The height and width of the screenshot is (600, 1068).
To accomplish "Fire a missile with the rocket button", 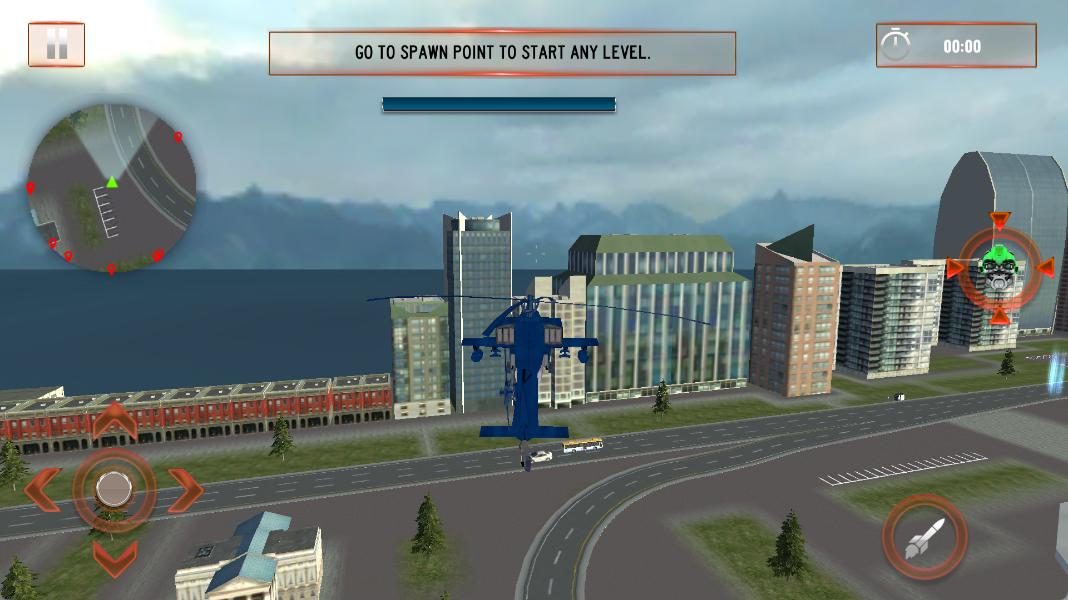I will (924, 537).
